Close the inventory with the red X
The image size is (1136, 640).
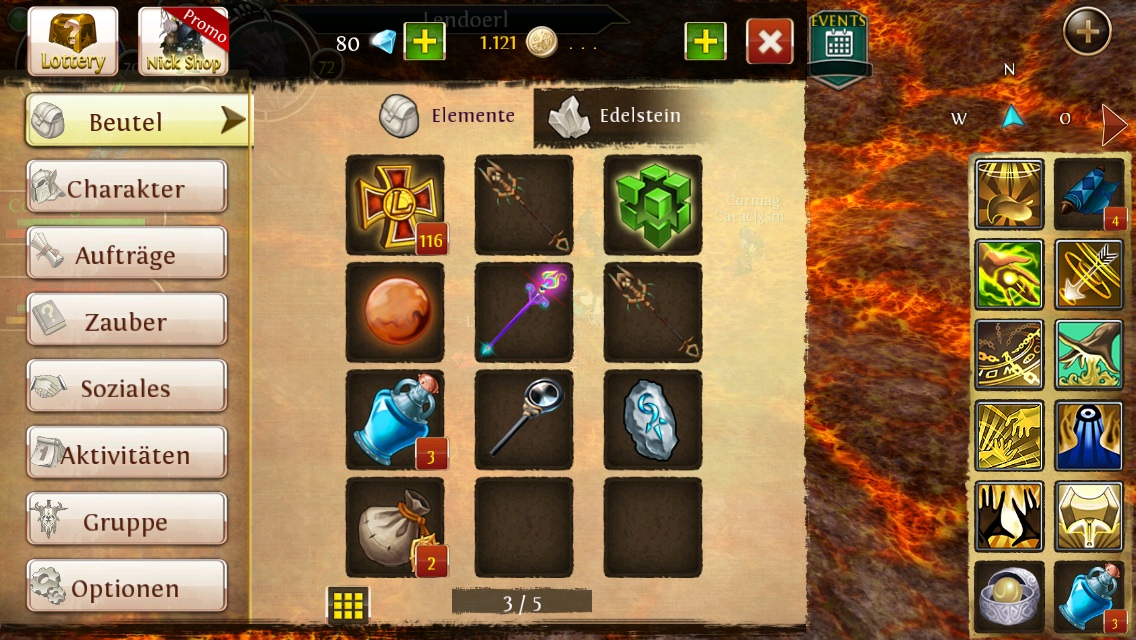coord(769,42)
